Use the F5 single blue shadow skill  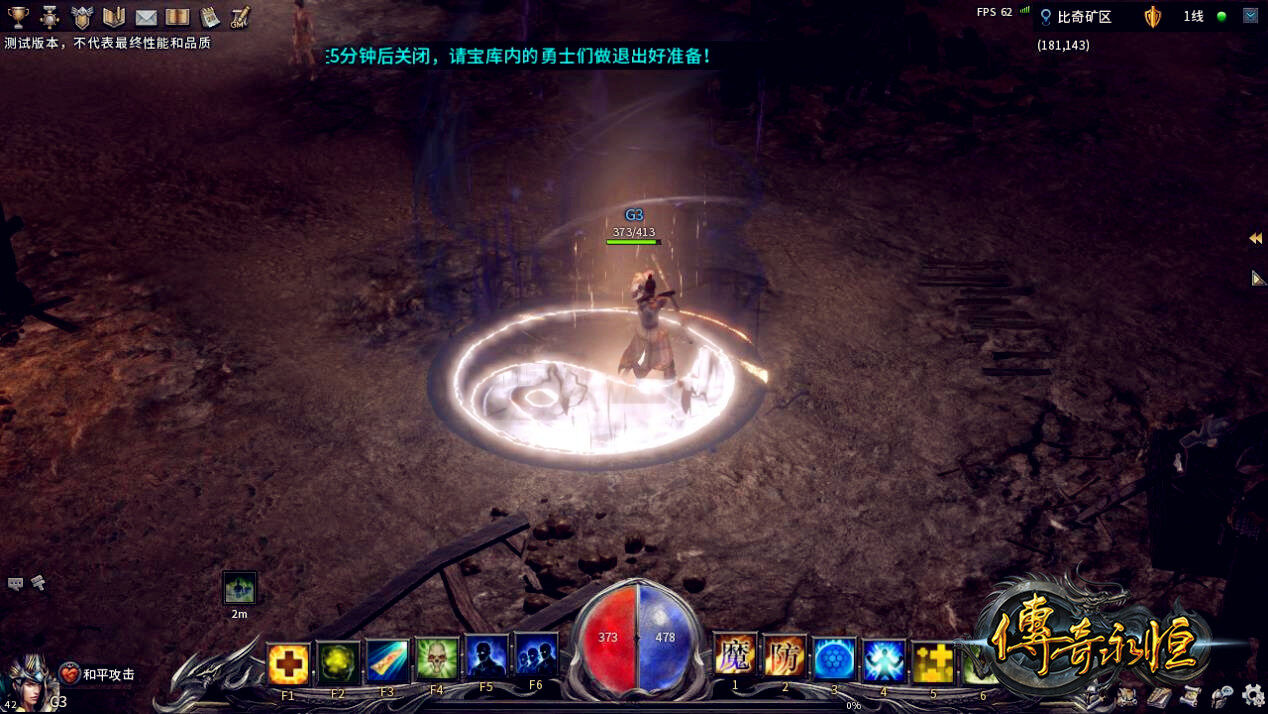(486, 657)
